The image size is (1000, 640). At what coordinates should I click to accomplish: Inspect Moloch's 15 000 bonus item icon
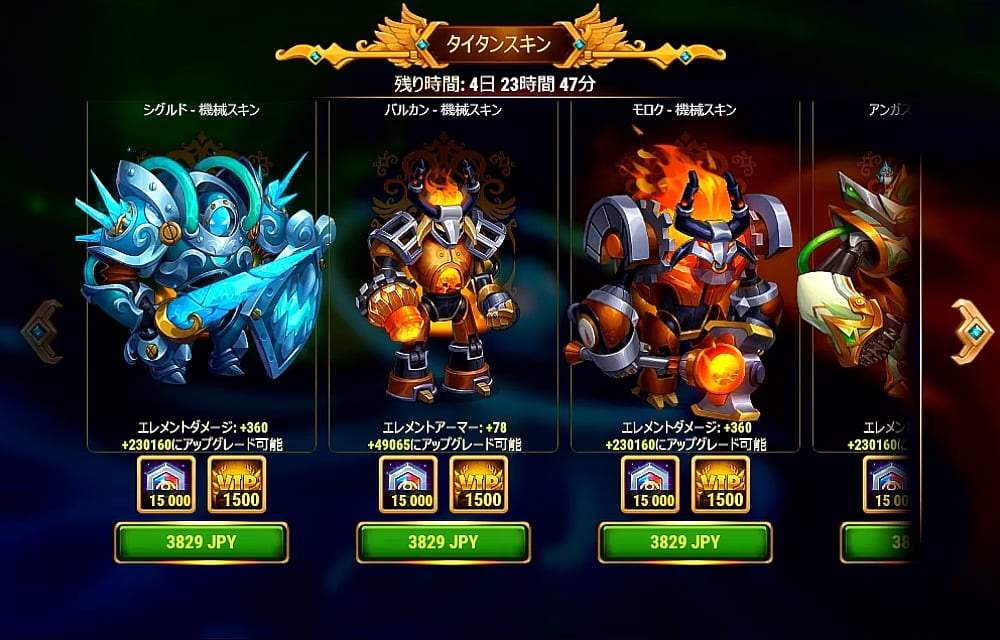click(x=651, y=485)
